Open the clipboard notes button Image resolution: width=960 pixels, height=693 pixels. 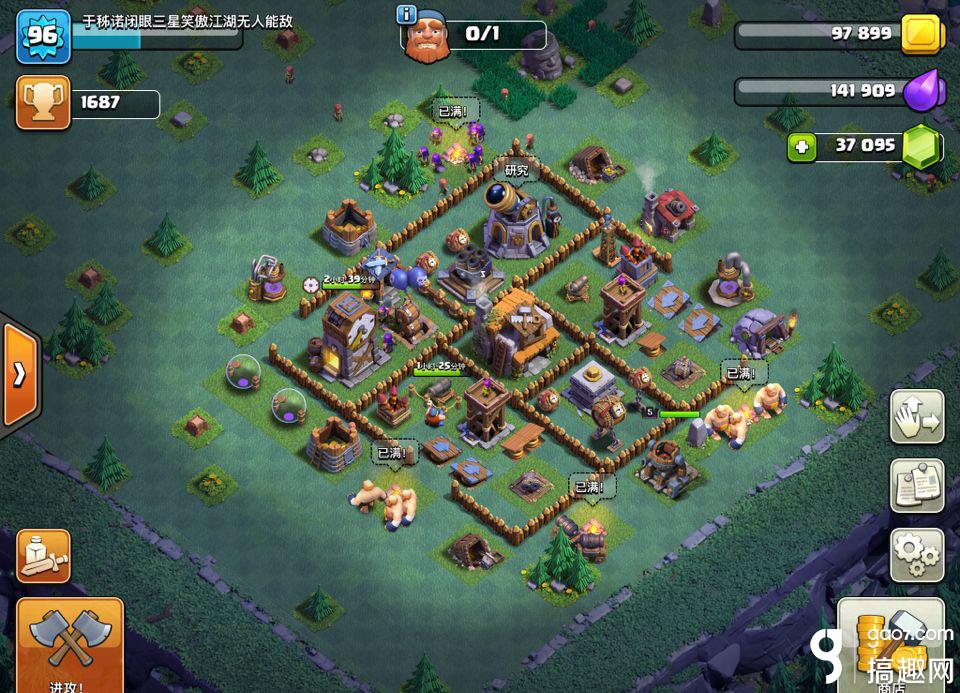tap(917, 485)
